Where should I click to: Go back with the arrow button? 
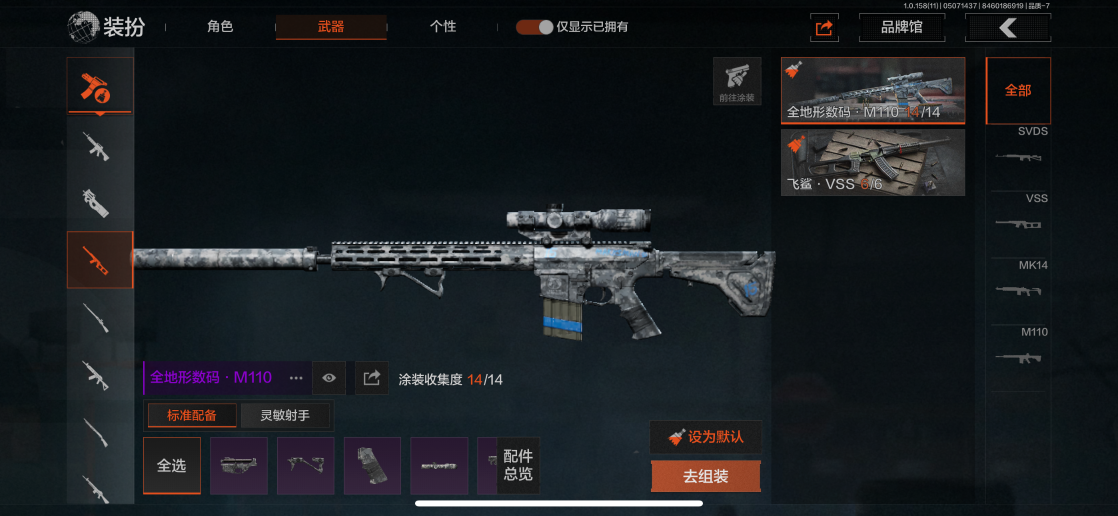(1007, 28)
